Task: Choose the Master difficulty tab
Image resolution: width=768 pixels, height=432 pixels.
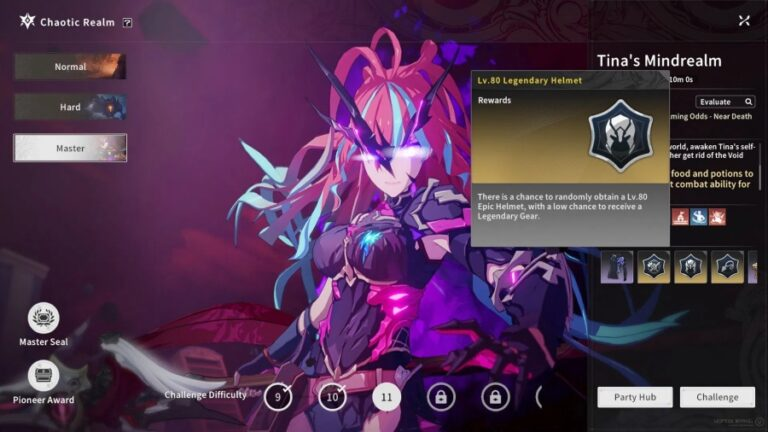Action: pyautogui.click(x=70, y=148)
